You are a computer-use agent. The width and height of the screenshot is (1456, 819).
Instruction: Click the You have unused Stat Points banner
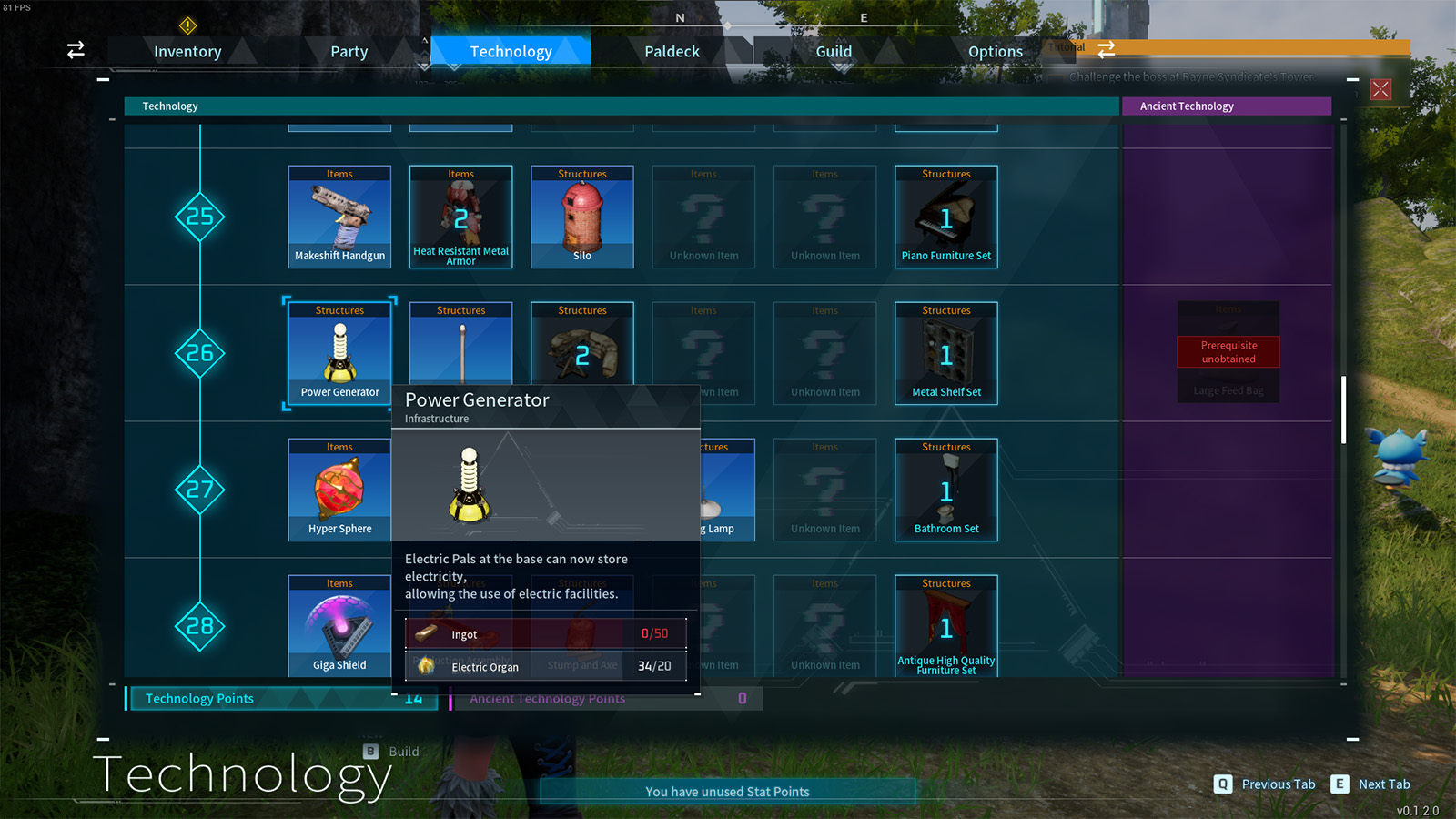tap(726, 791)
